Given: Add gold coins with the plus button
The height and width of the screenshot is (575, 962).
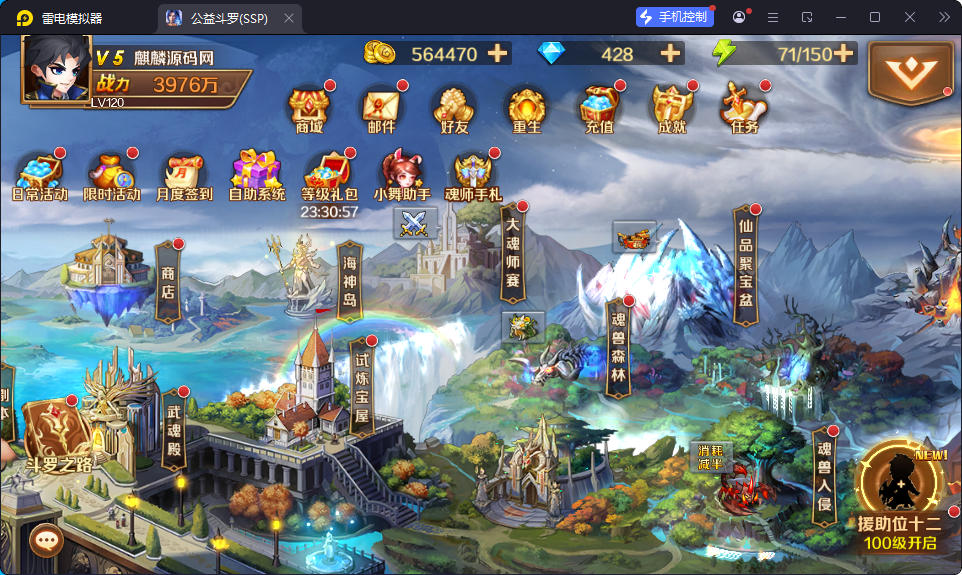Looking at the screenshot, I should coord(497,53).
